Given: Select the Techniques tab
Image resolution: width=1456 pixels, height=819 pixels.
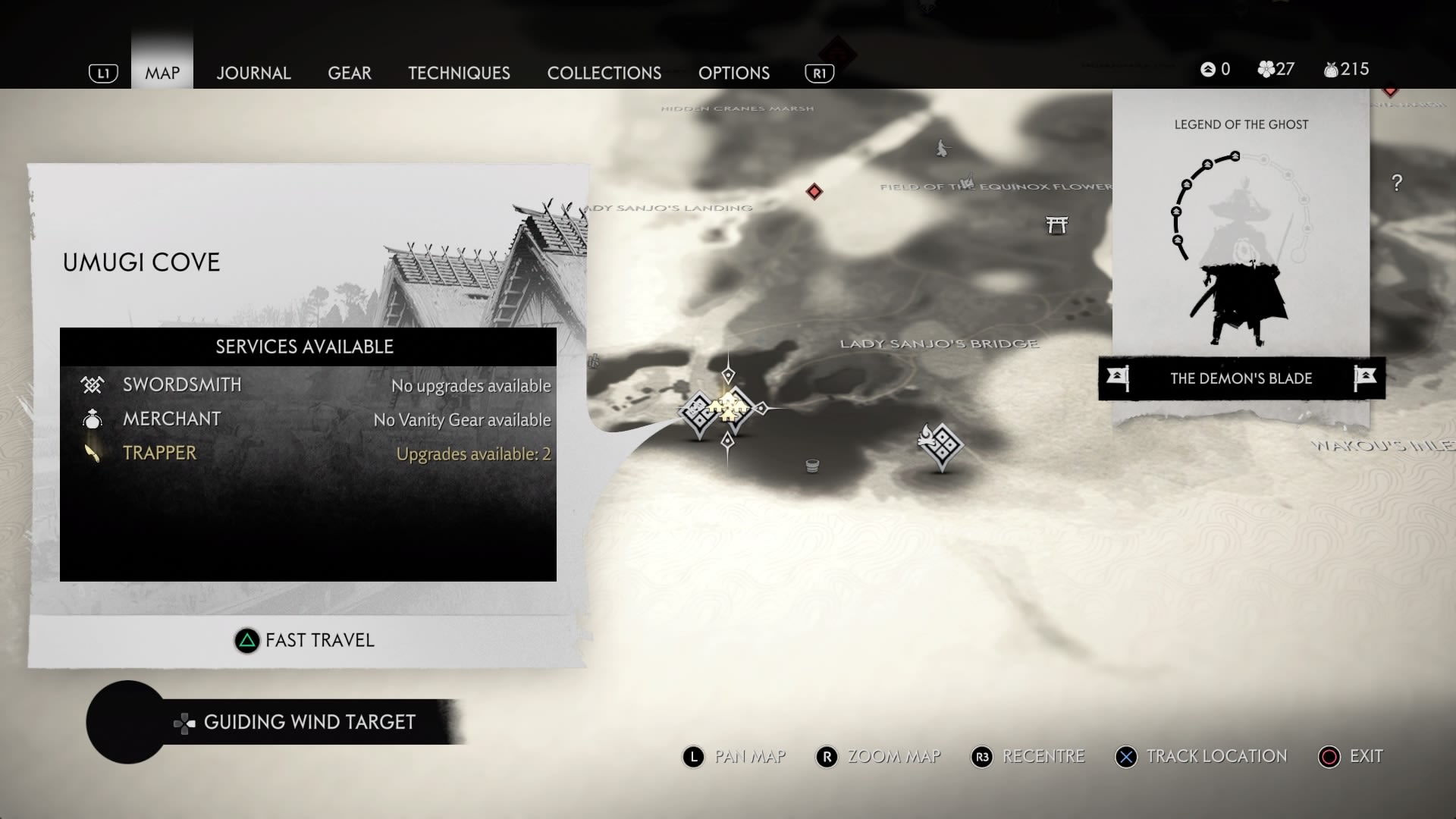Looking at the screenshot, I should click(x=459, y=73).
